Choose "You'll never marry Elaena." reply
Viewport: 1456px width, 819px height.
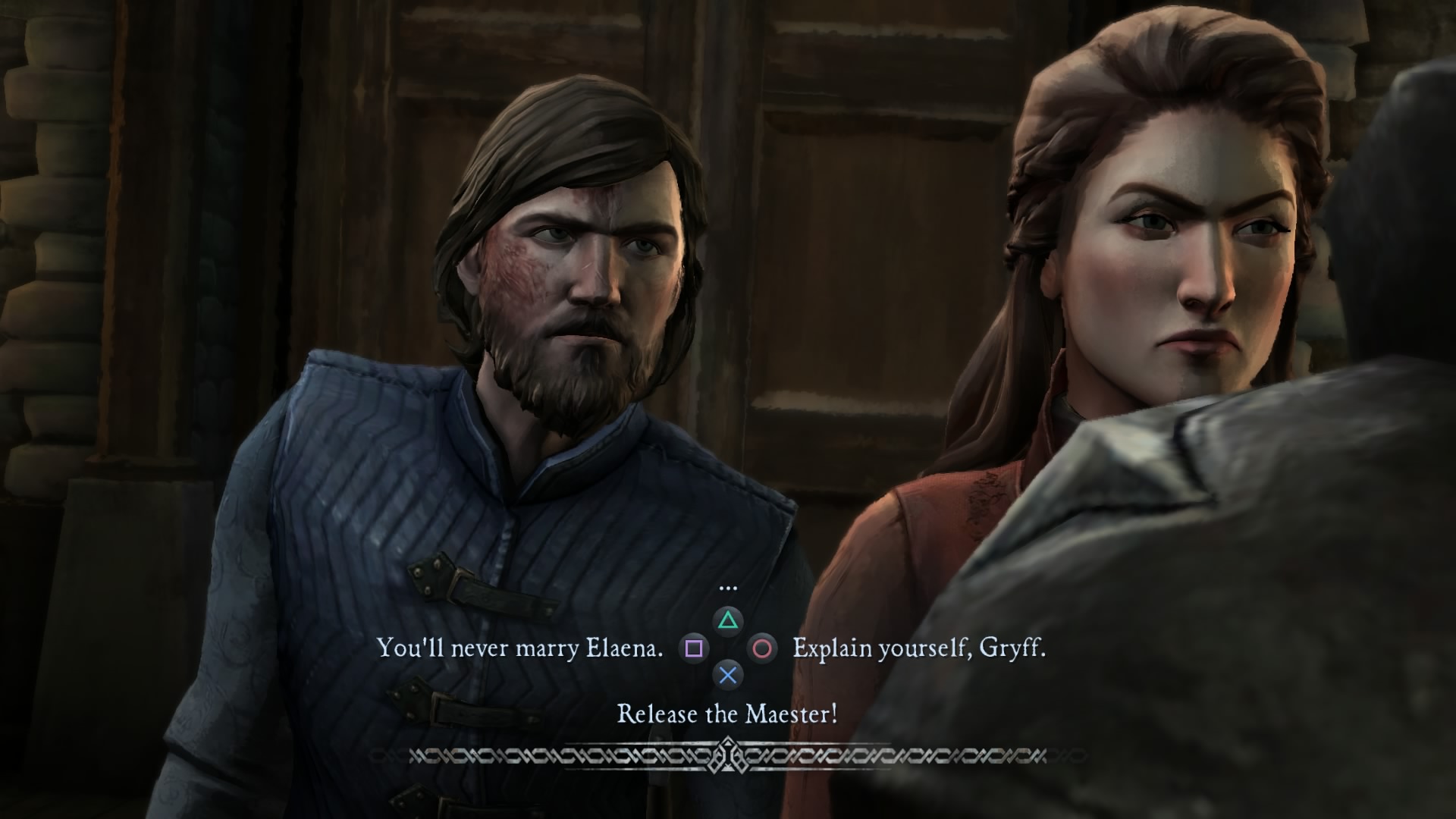(x=519, y=648)
